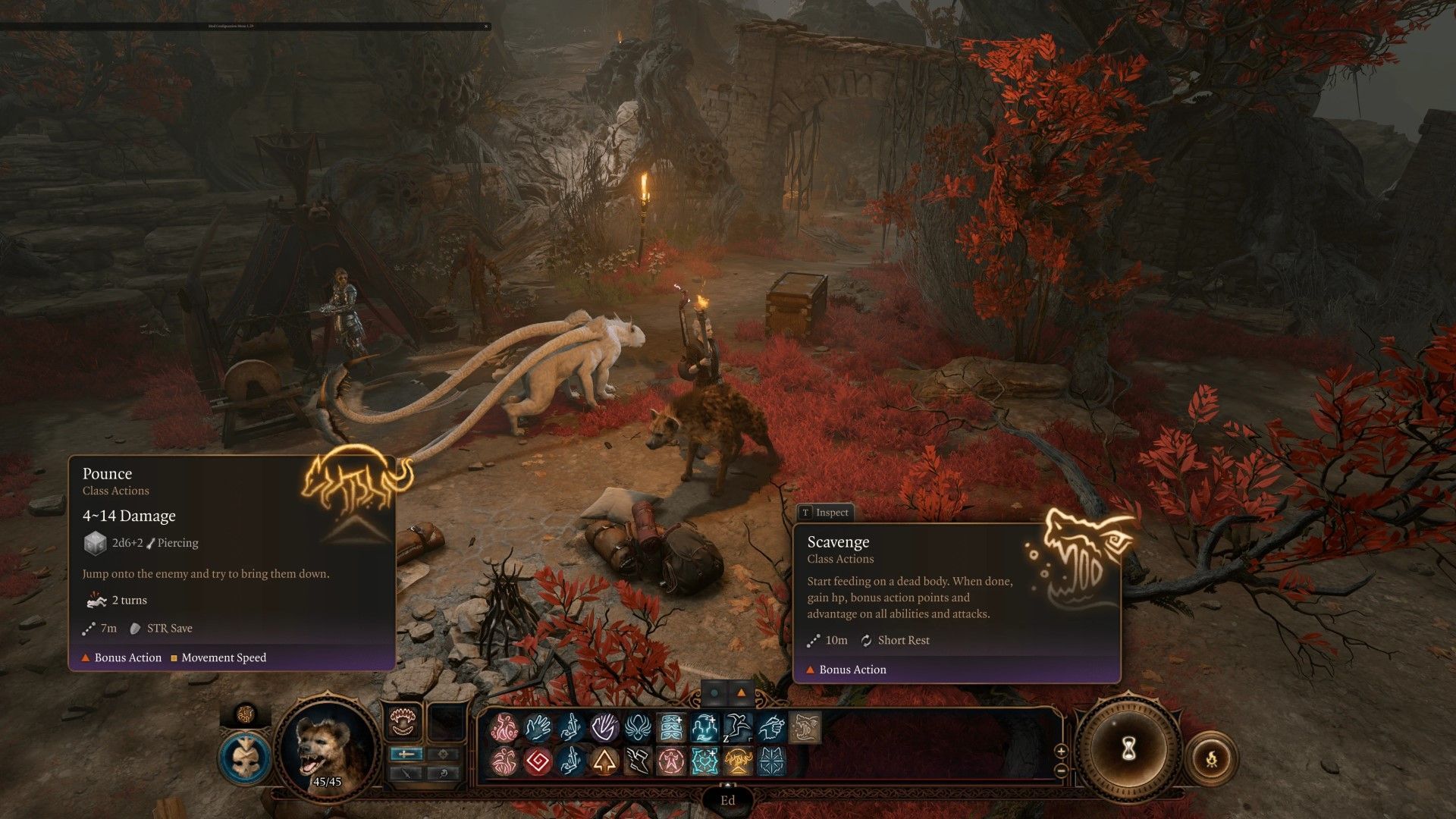Use the red spiral ability
Image resolution: width=1456 pixels, height=819 pixels.
[x=538, y=761]
